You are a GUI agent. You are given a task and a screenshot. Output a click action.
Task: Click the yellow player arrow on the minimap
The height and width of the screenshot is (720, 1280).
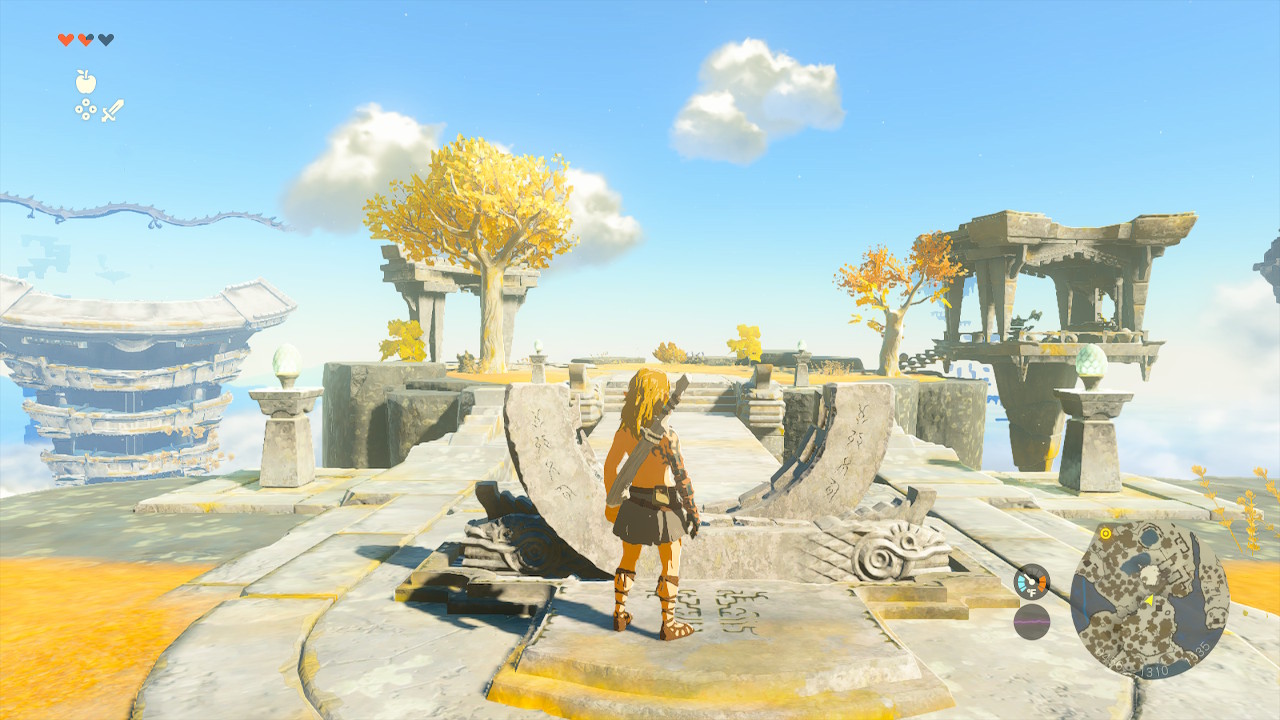click(1150, 601)
